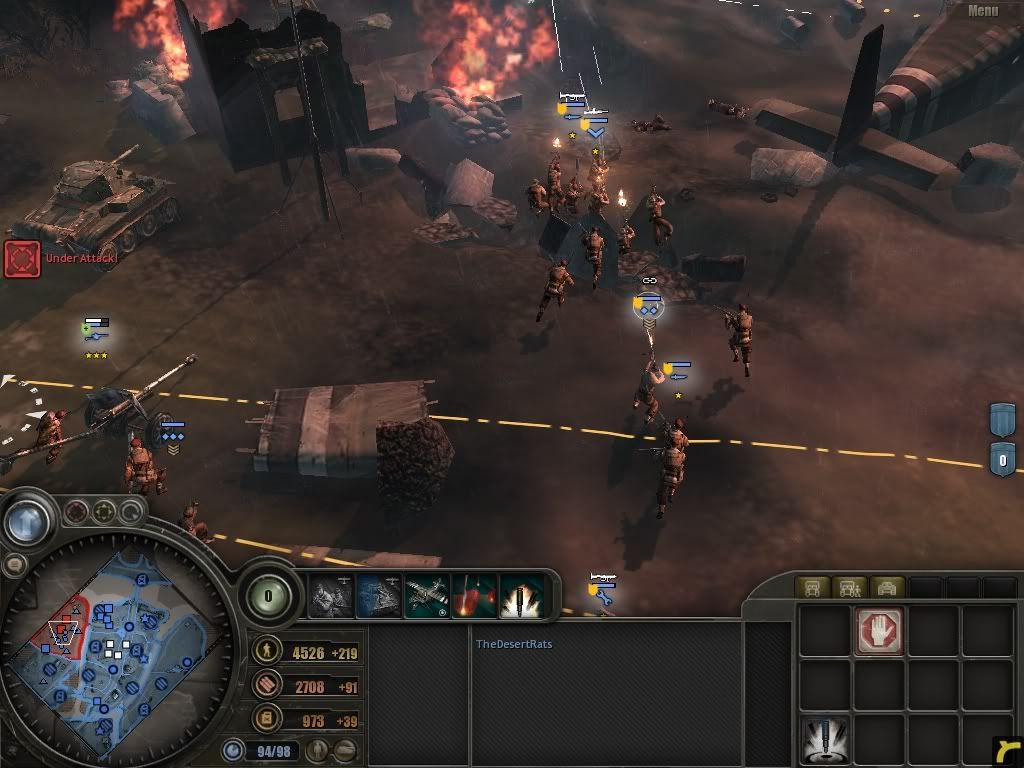Use the commander-bar artillery shell strike ability
Image resolution: width=1024 pixels, height=768 pixels.
click(x=522, y=596)
